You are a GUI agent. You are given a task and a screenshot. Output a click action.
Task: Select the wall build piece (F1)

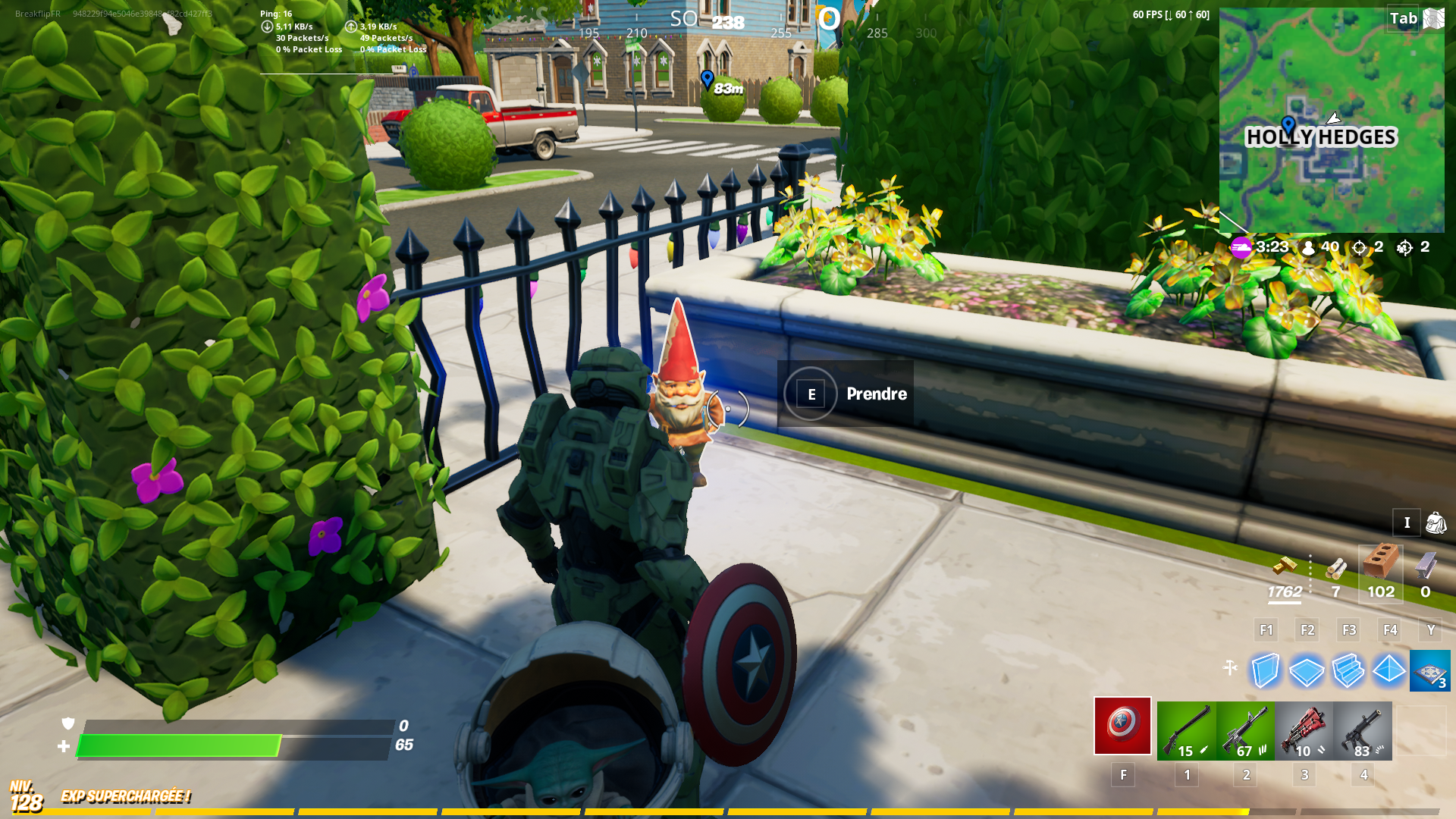click(x=1265, y=670)
